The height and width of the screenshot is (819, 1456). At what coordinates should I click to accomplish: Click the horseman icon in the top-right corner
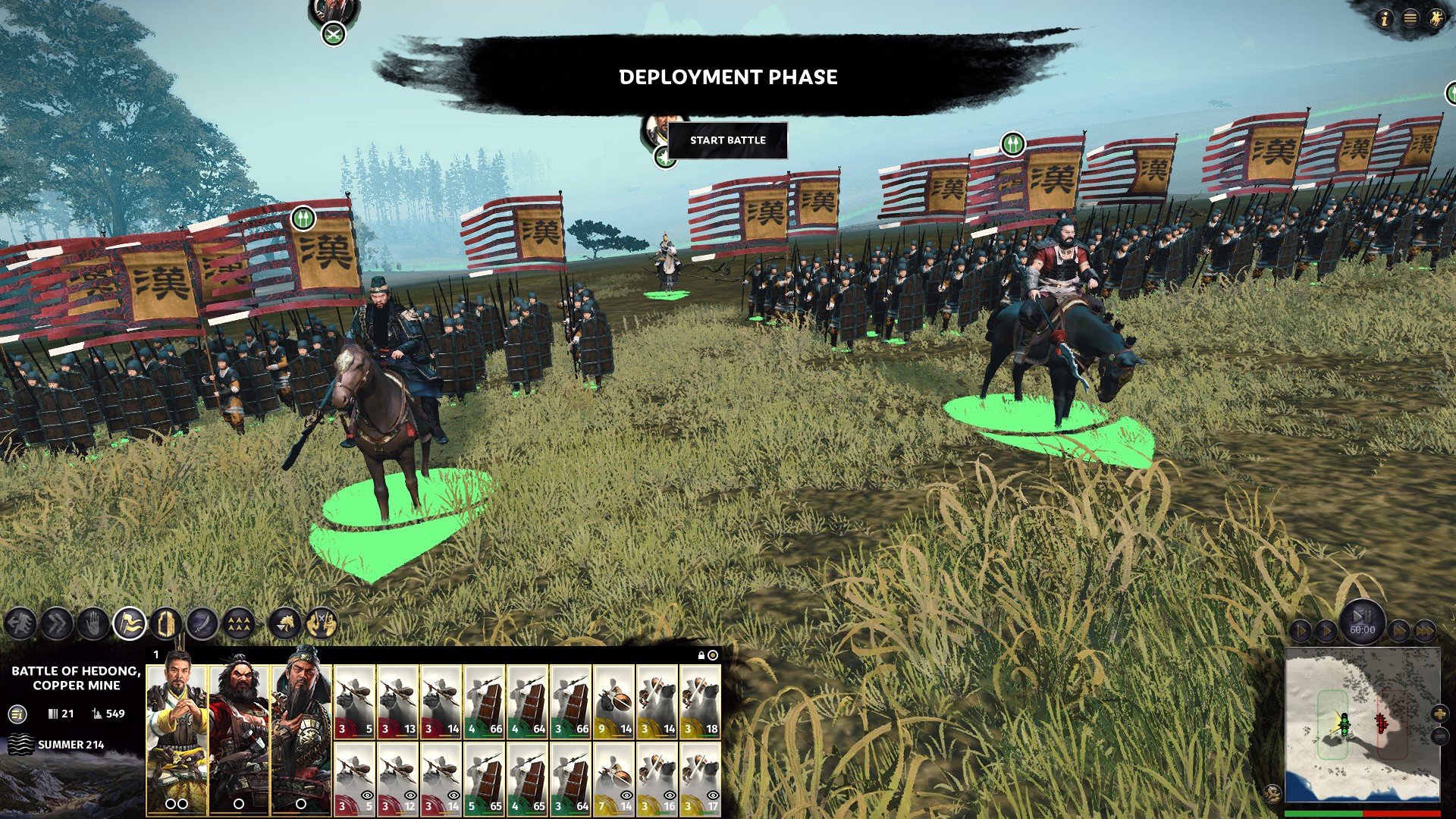point(1436,18)
